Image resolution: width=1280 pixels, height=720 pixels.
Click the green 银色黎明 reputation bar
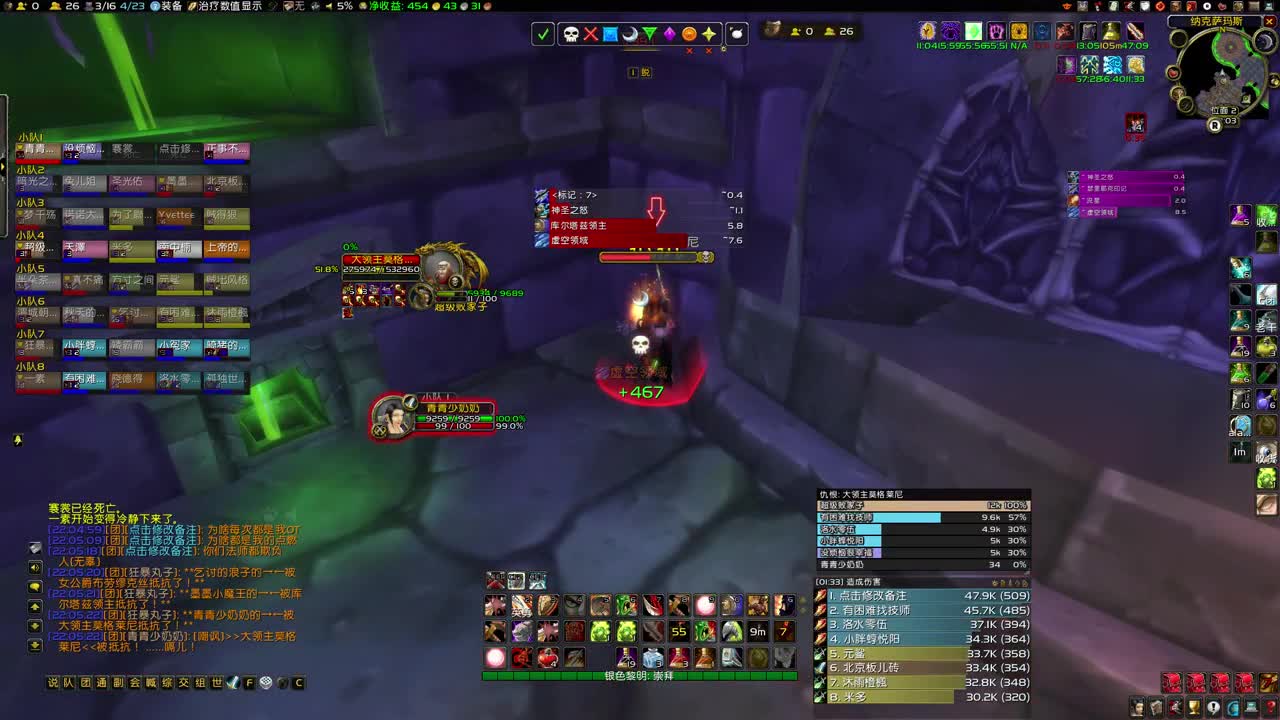pyautogui.click(x=640, y=676)
